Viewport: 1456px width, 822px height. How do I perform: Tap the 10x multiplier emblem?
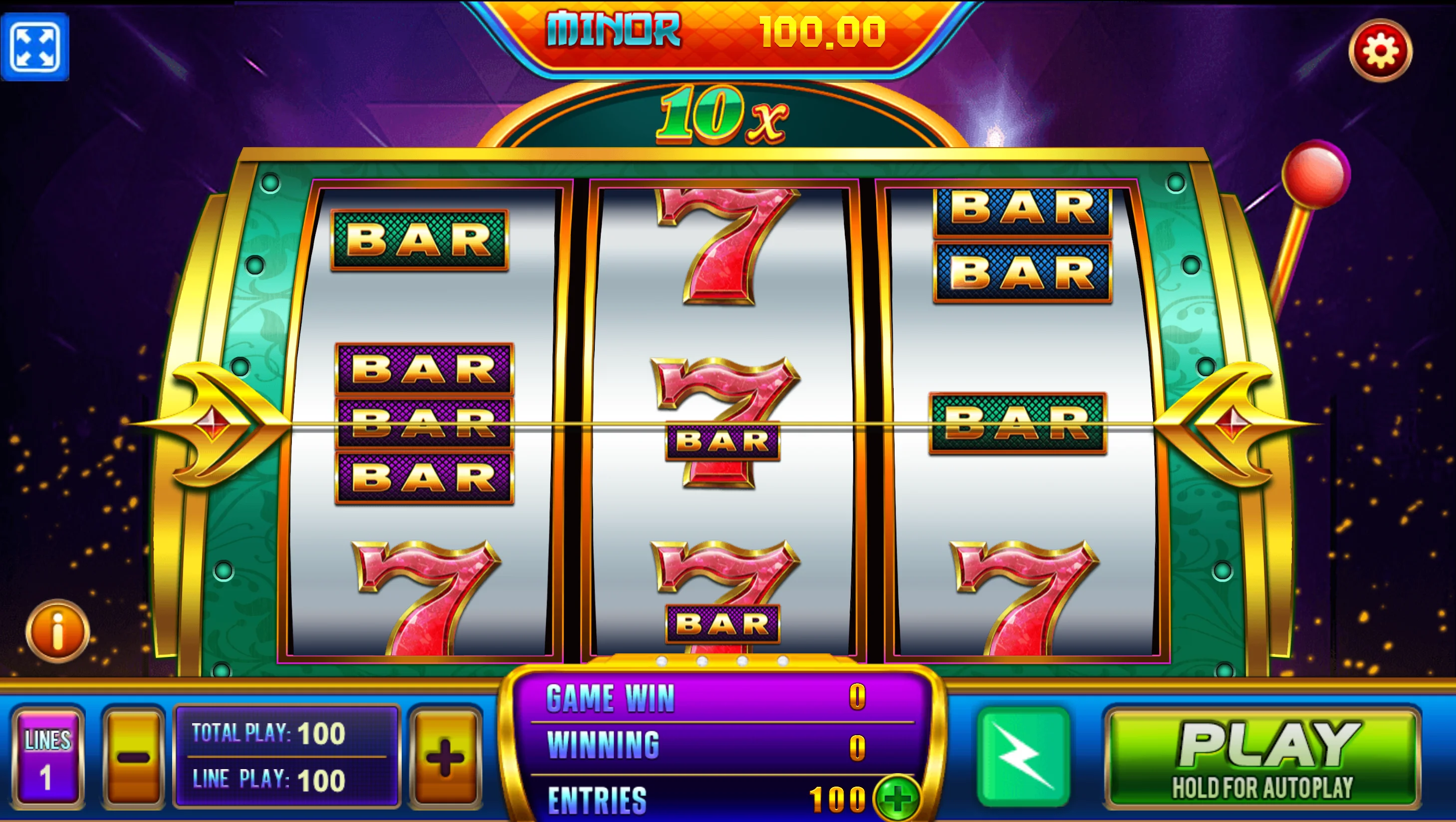point(723,116)
